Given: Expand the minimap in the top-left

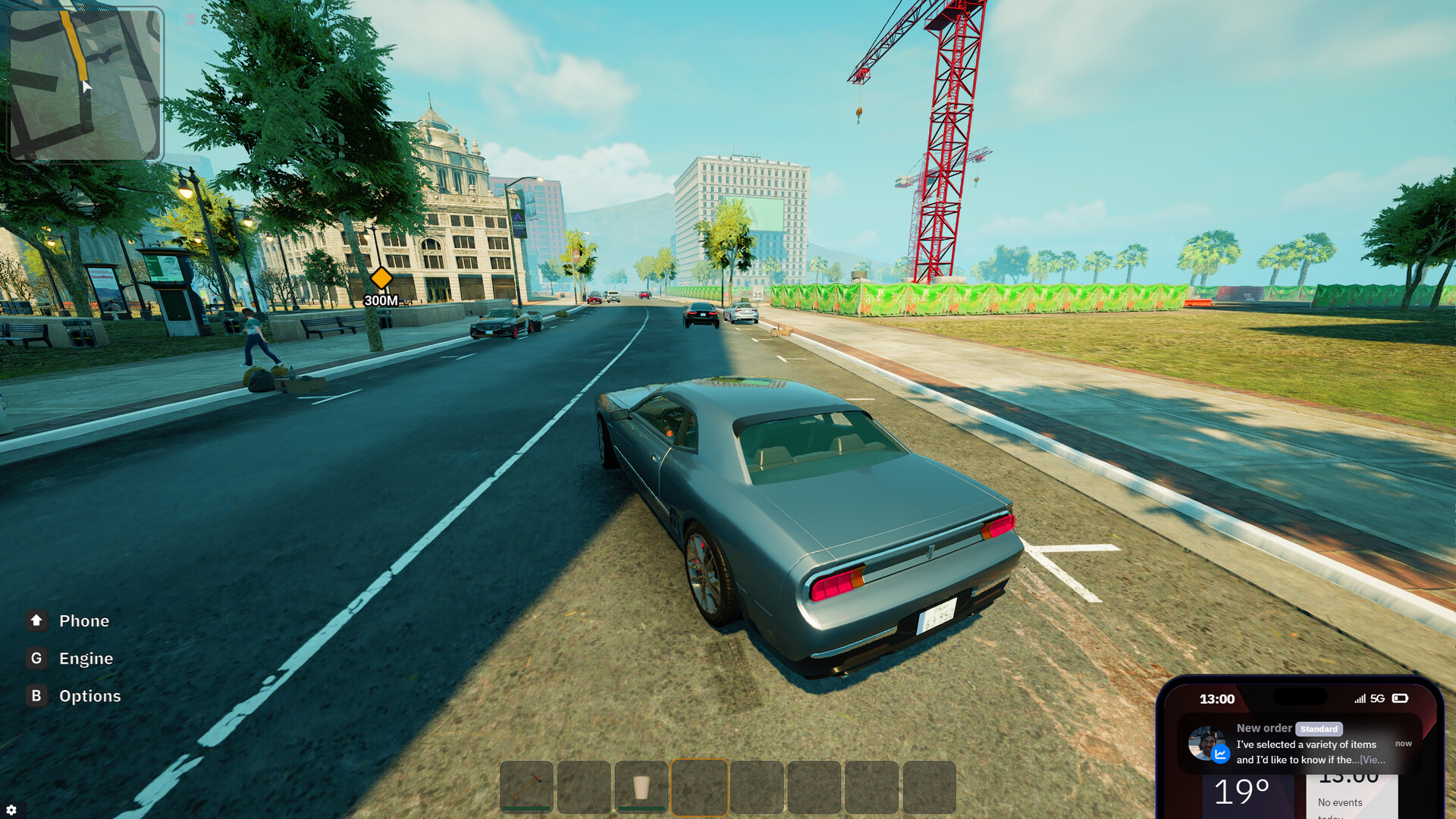Looking at the screenshot, I should 86,86.
